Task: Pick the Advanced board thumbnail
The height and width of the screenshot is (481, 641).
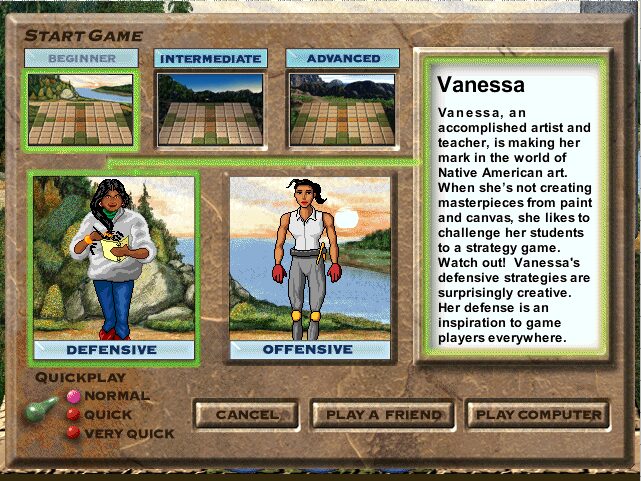Action: click(343, 109)
